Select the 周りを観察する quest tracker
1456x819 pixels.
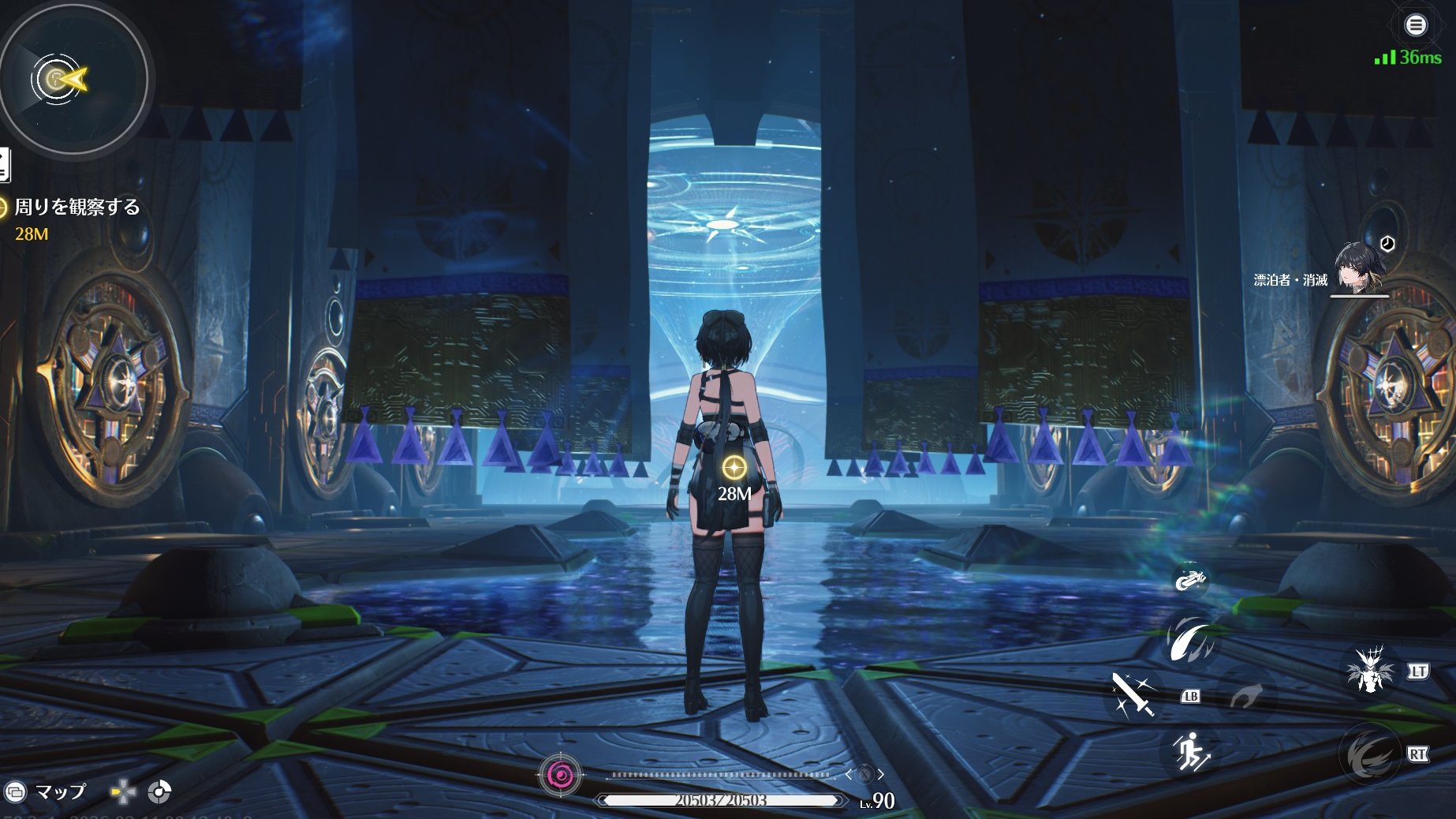click(77, 208)
